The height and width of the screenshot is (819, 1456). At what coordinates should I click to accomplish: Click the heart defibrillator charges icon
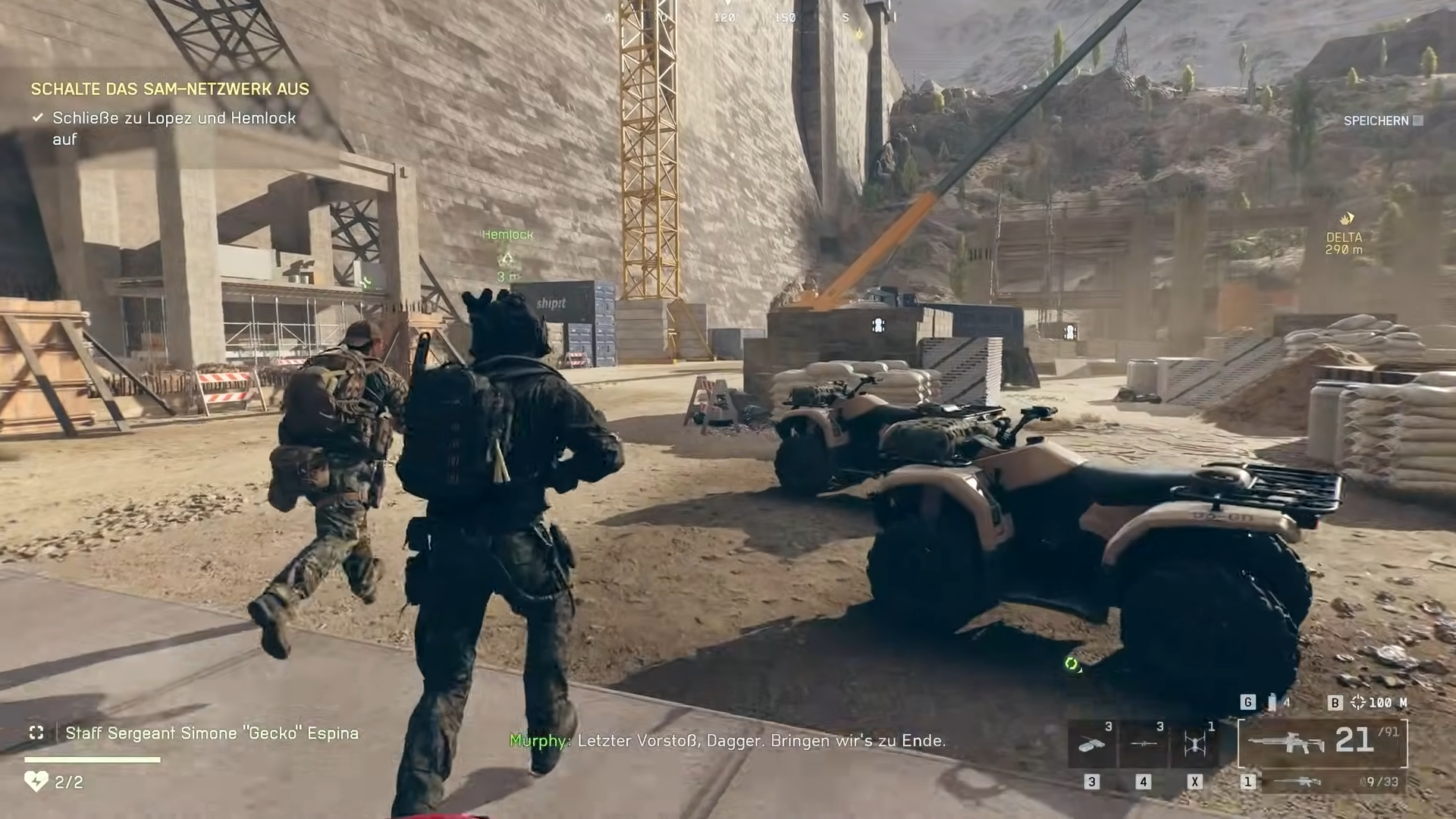pyautogui.click(x=36, y=781)
